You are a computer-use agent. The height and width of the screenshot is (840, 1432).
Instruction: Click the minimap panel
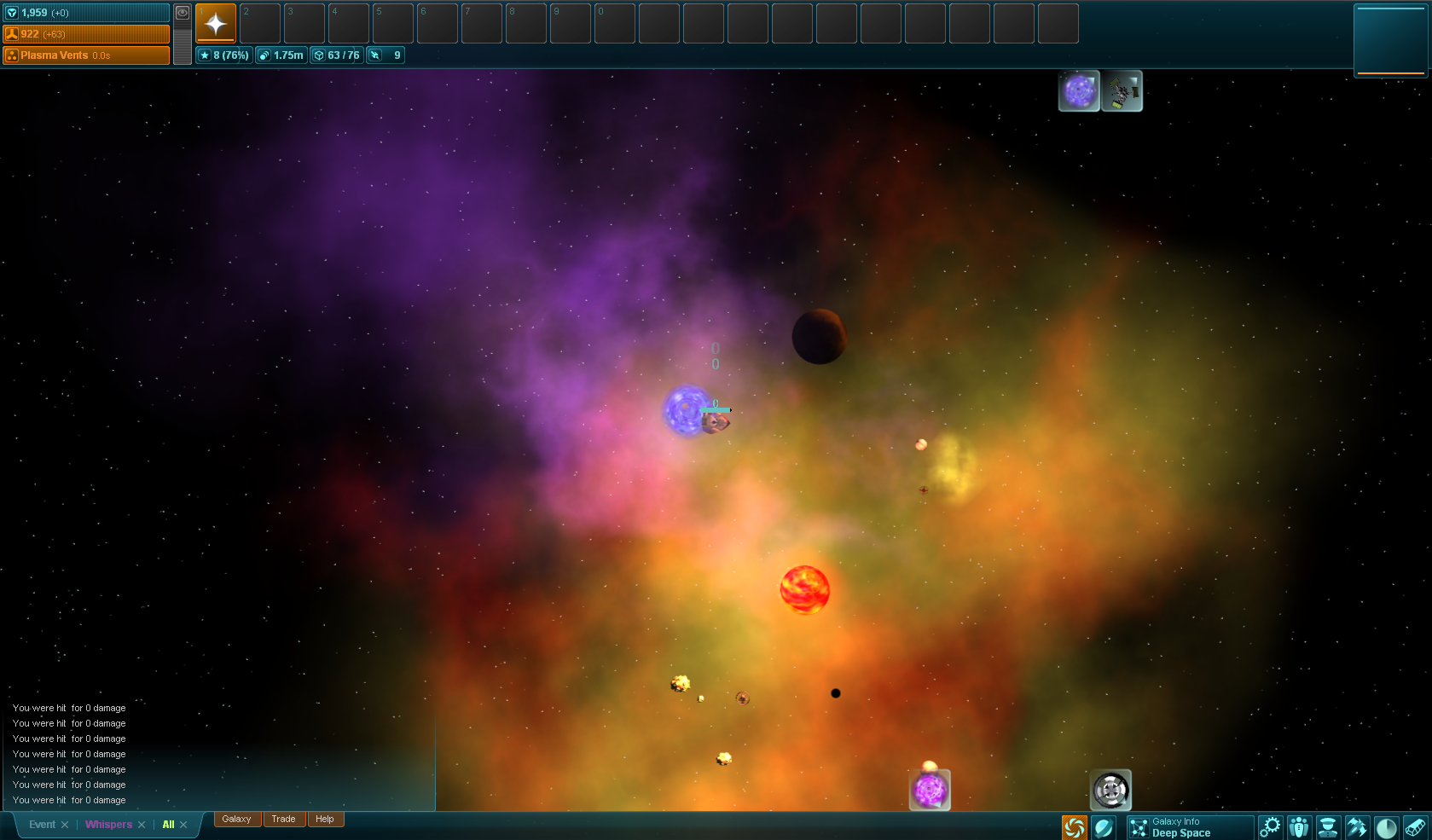[1390, 41]
